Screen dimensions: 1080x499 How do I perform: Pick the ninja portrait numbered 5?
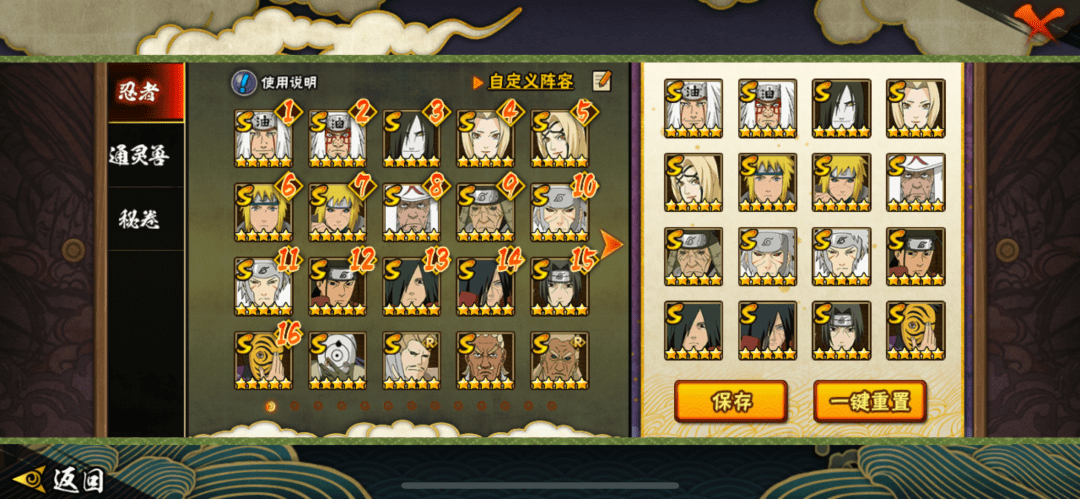[x=559, y=139]
